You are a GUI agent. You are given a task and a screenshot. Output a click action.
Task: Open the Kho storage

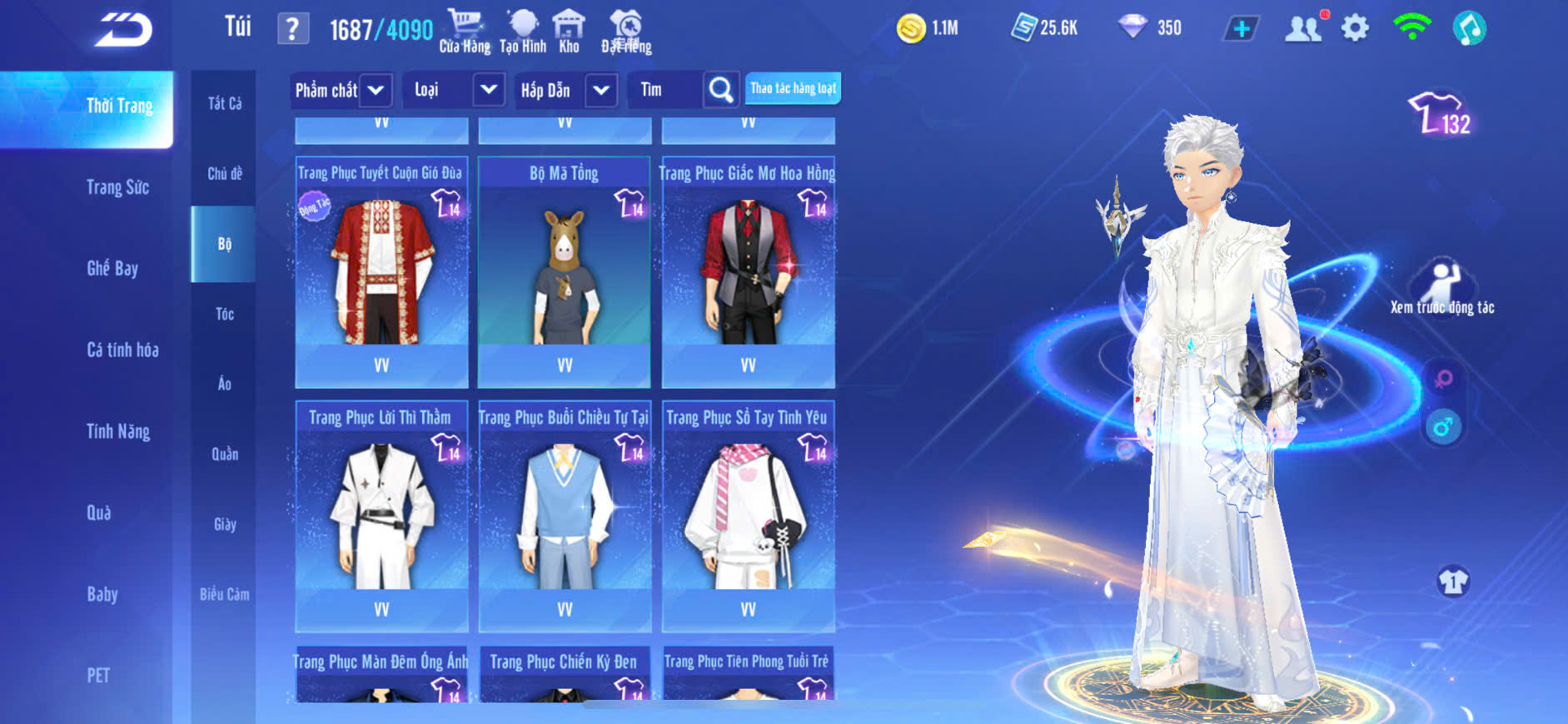coord(569,32)
